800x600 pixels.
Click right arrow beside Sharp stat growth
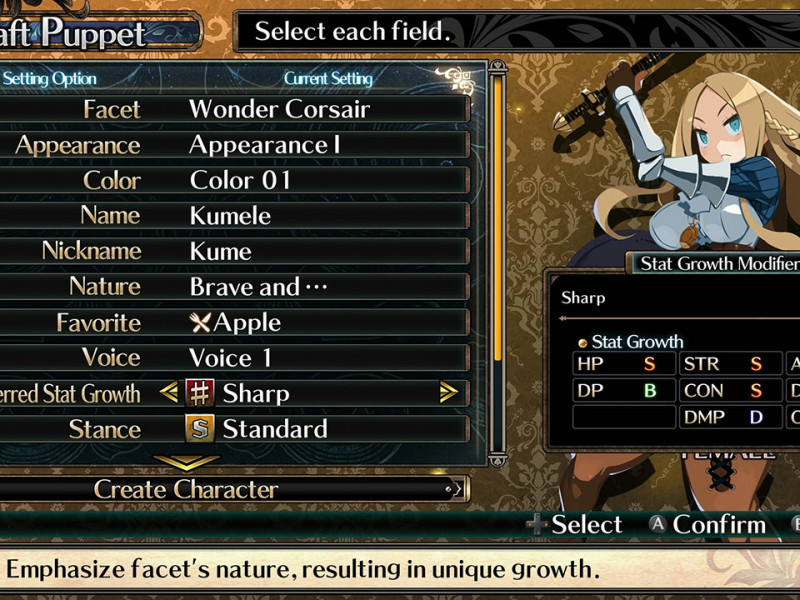[448, 394]
